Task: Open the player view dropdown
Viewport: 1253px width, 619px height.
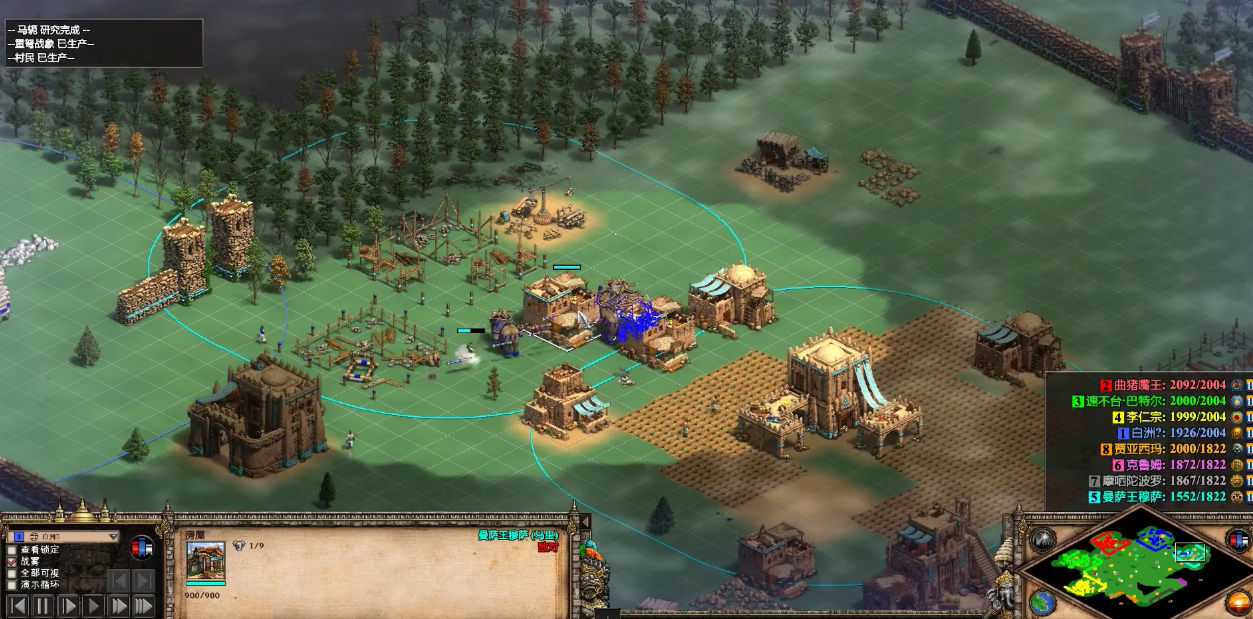Action: click(112, 536)
